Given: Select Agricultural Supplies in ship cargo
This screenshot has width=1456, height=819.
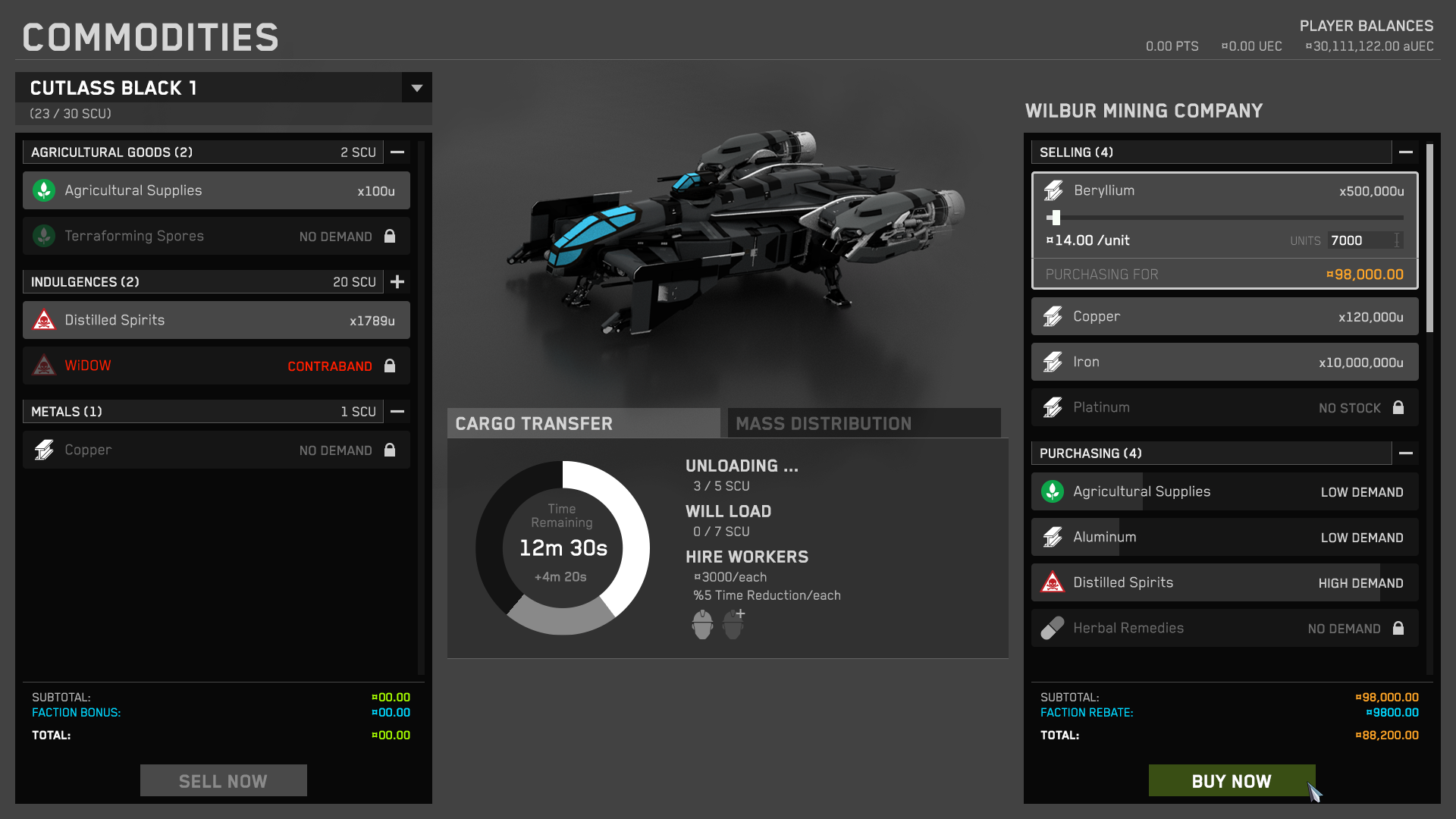Looking at the screenshot, I should coord(216,190).
